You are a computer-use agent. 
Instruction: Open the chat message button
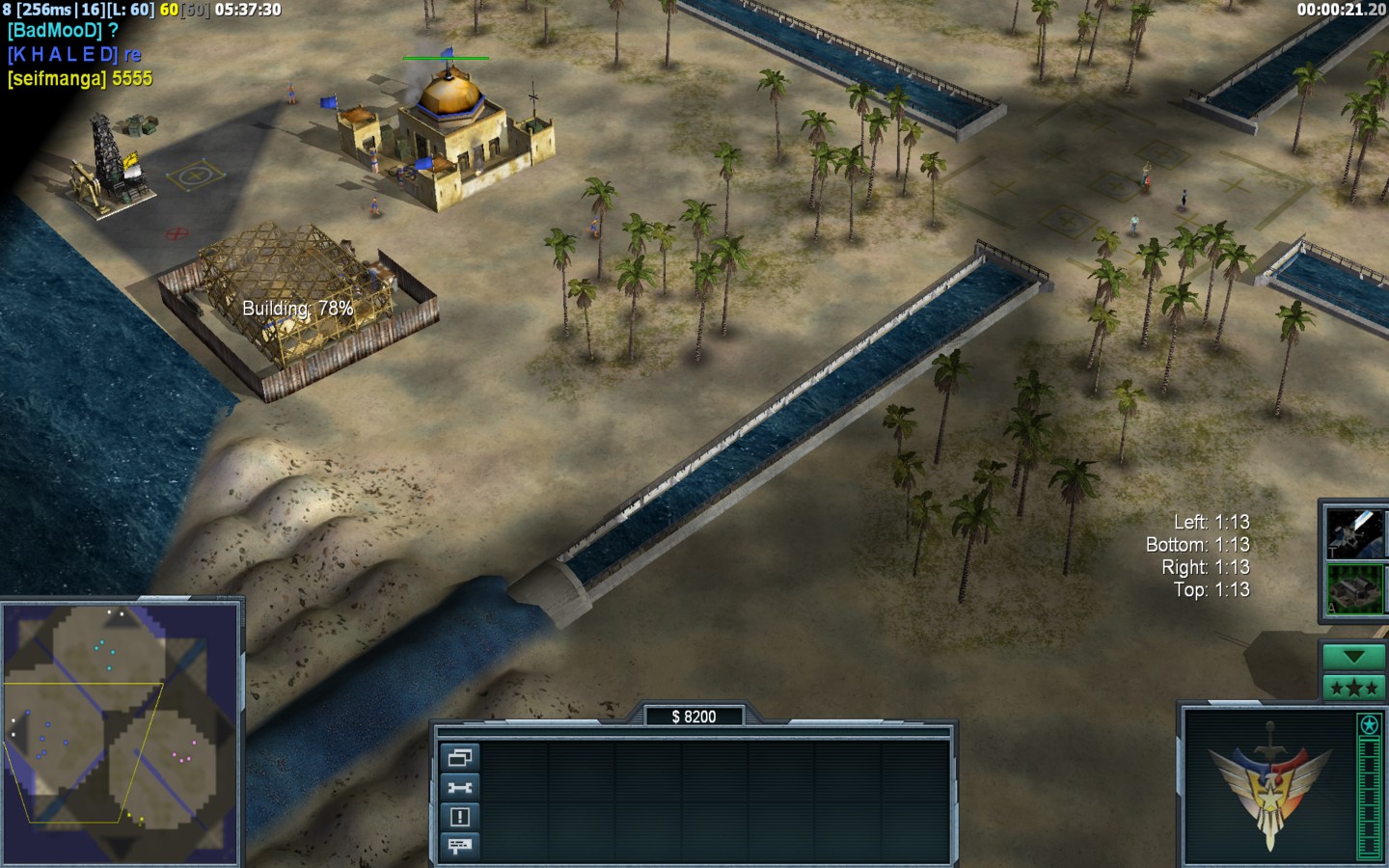click(459, 846)
